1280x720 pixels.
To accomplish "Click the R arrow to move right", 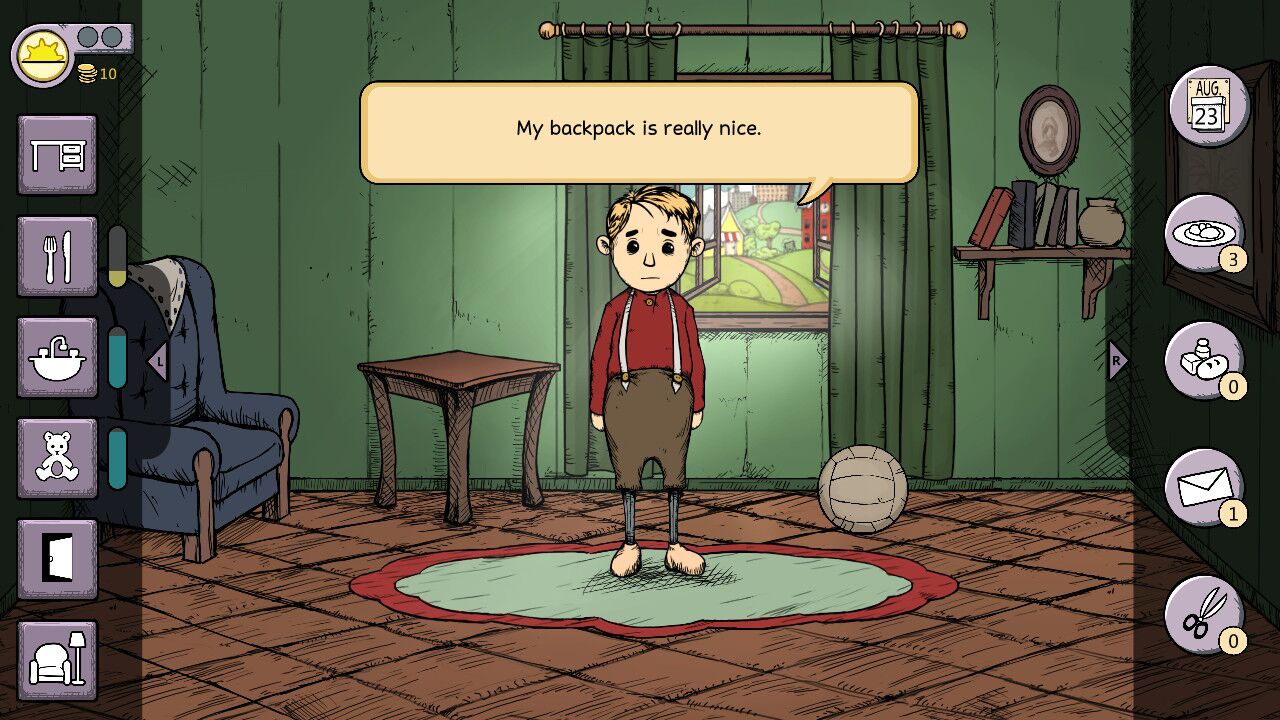I will coord(1116,360).
